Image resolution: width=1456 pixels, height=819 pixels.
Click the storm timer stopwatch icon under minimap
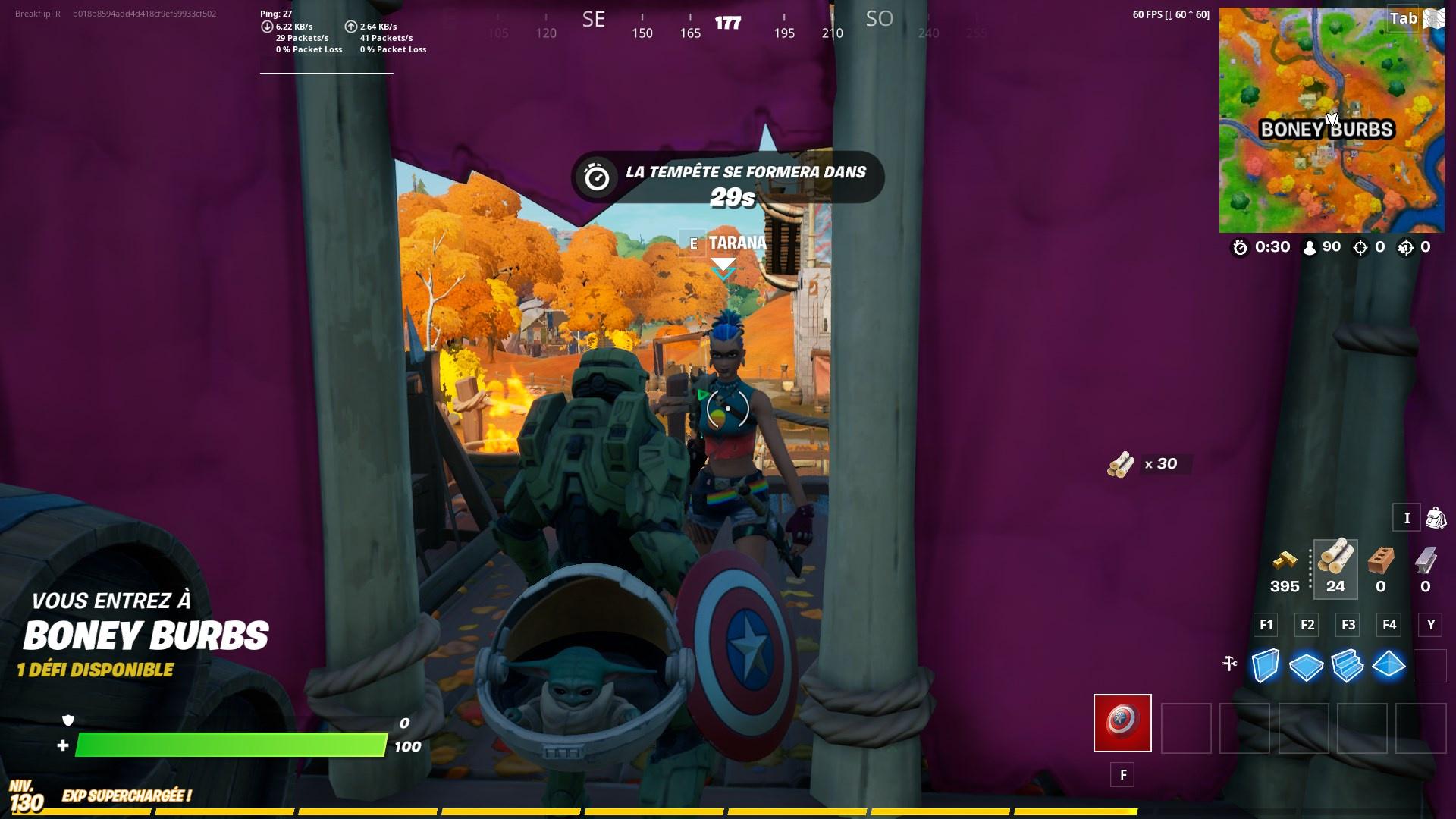[x=1239, y=246]
